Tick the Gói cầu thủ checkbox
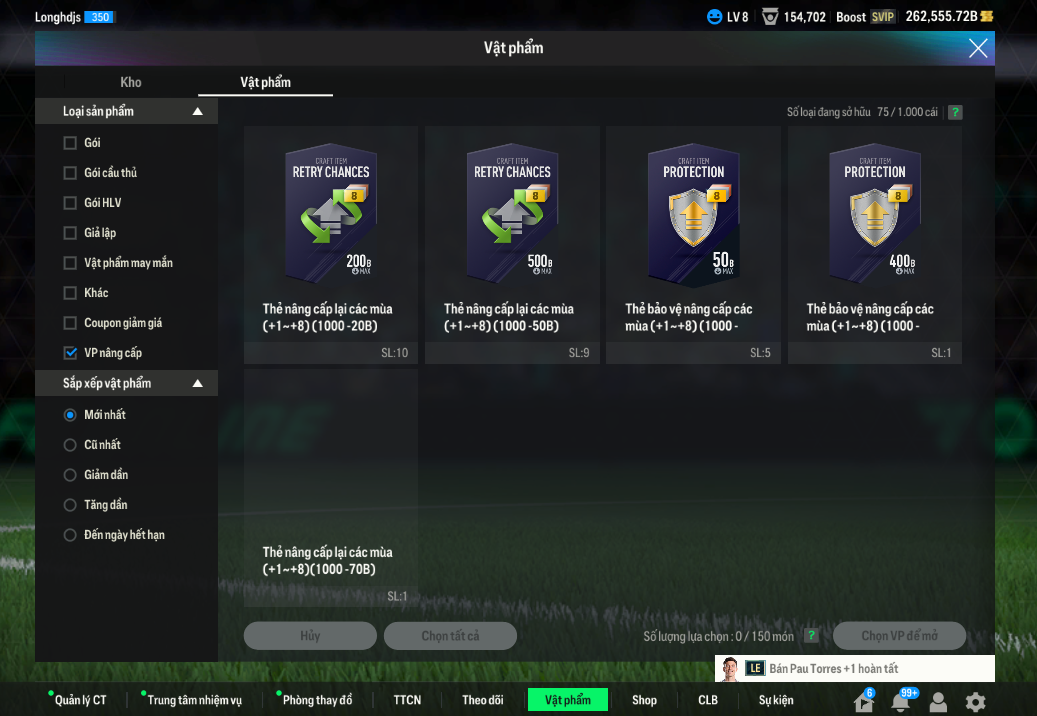The height and width of the screenshot is (716, 1037). pos(70,173)
